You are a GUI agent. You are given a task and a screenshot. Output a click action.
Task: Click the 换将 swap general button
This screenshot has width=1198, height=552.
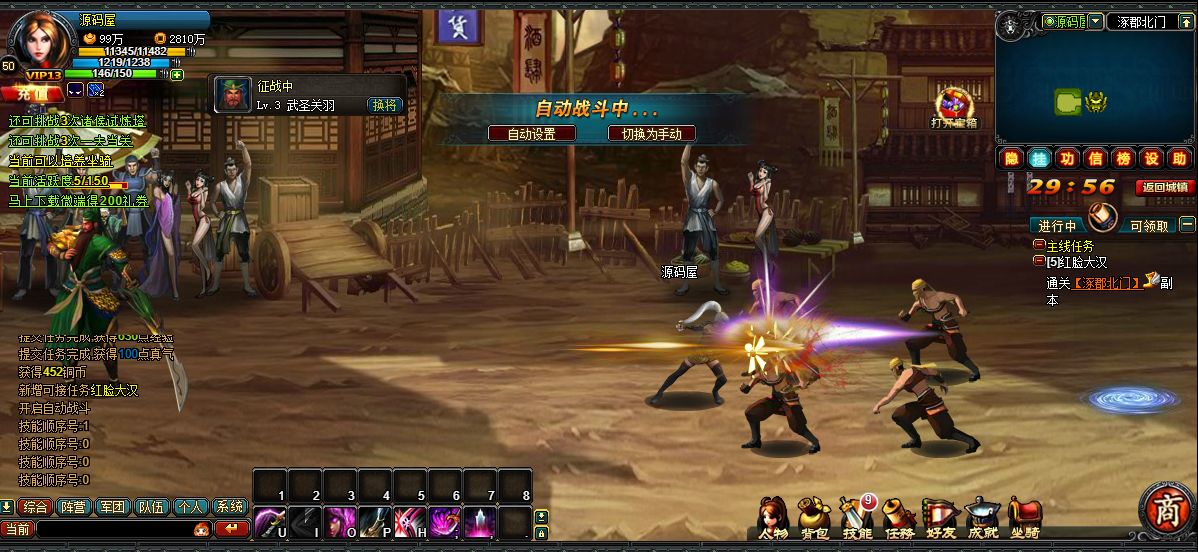[x=385, y=104]
